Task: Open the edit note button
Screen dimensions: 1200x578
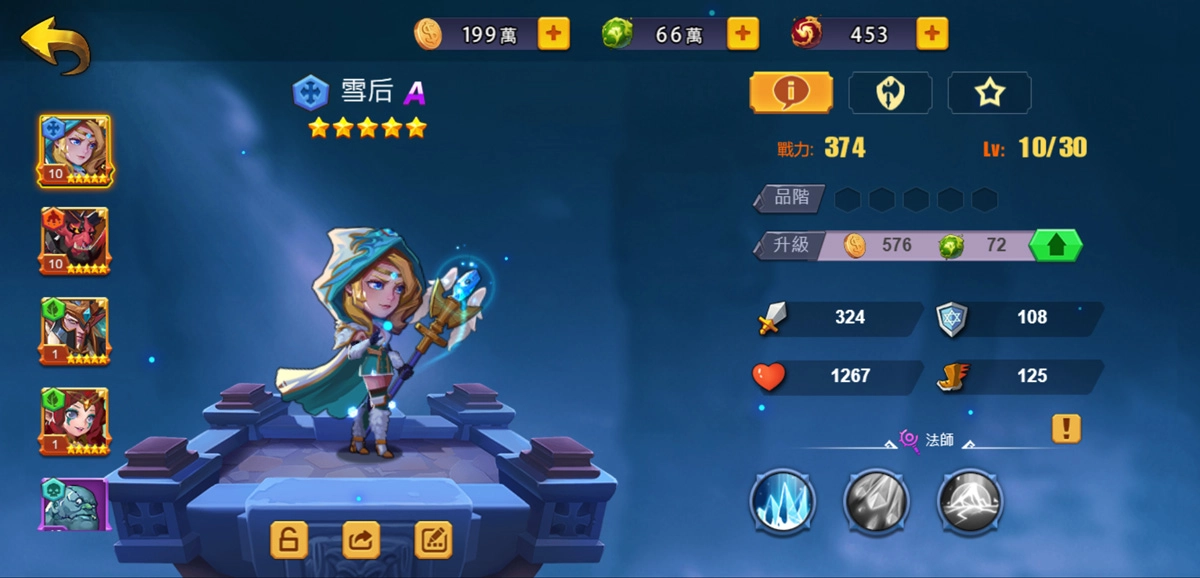Action: point(433,540)
